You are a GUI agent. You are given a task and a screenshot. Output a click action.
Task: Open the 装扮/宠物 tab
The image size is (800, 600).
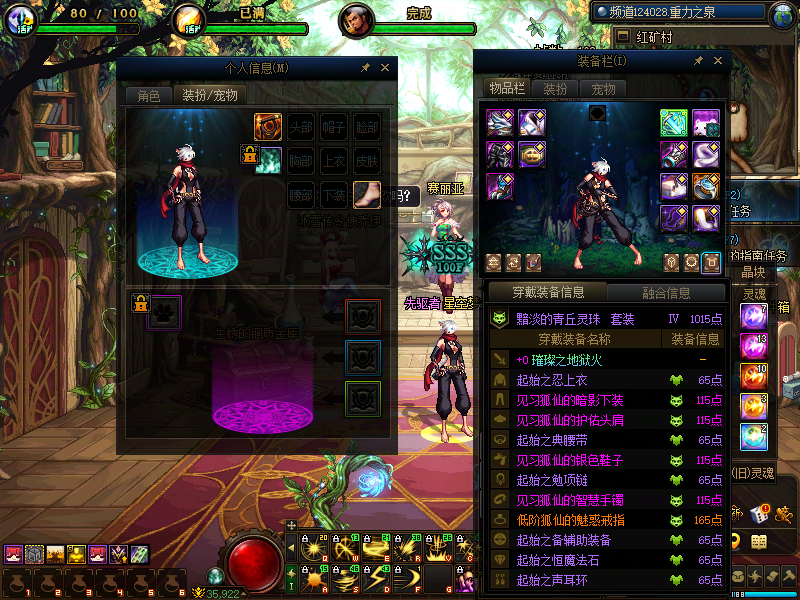[208, 96]
